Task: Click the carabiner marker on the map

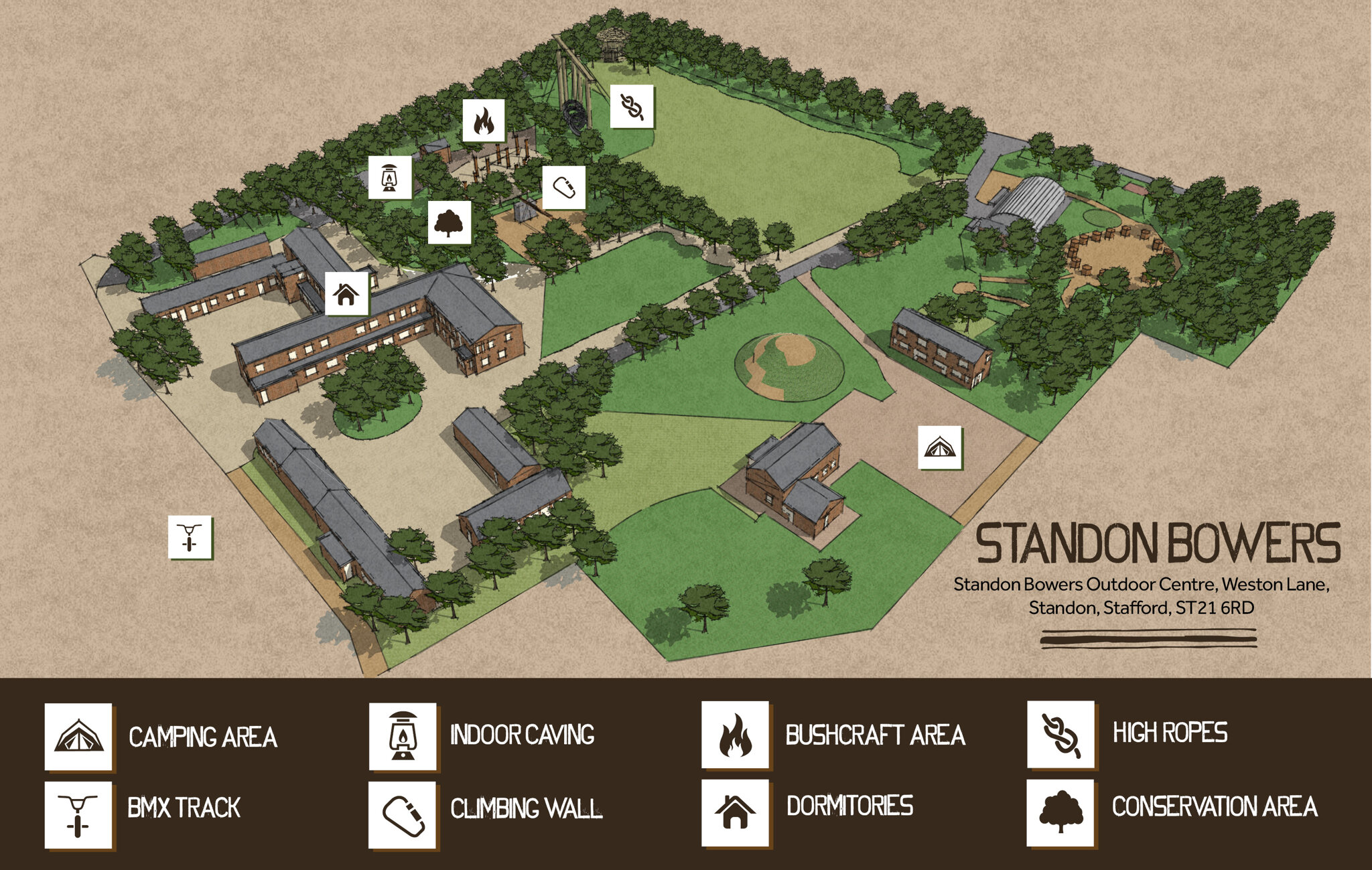Action: [x=563, y=188]
